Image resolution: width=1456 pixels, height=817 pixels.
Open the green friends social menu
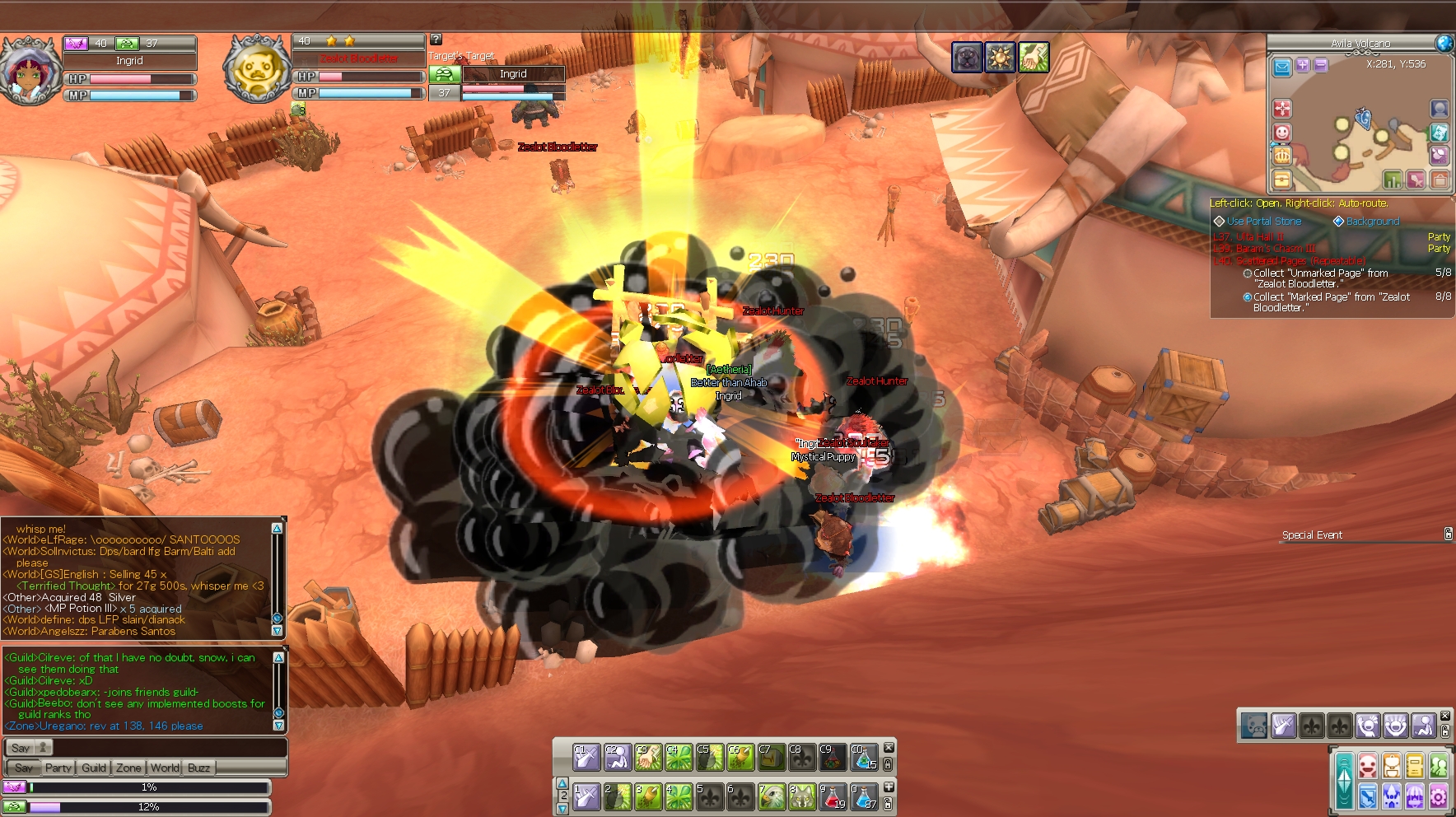[1439, 766]
